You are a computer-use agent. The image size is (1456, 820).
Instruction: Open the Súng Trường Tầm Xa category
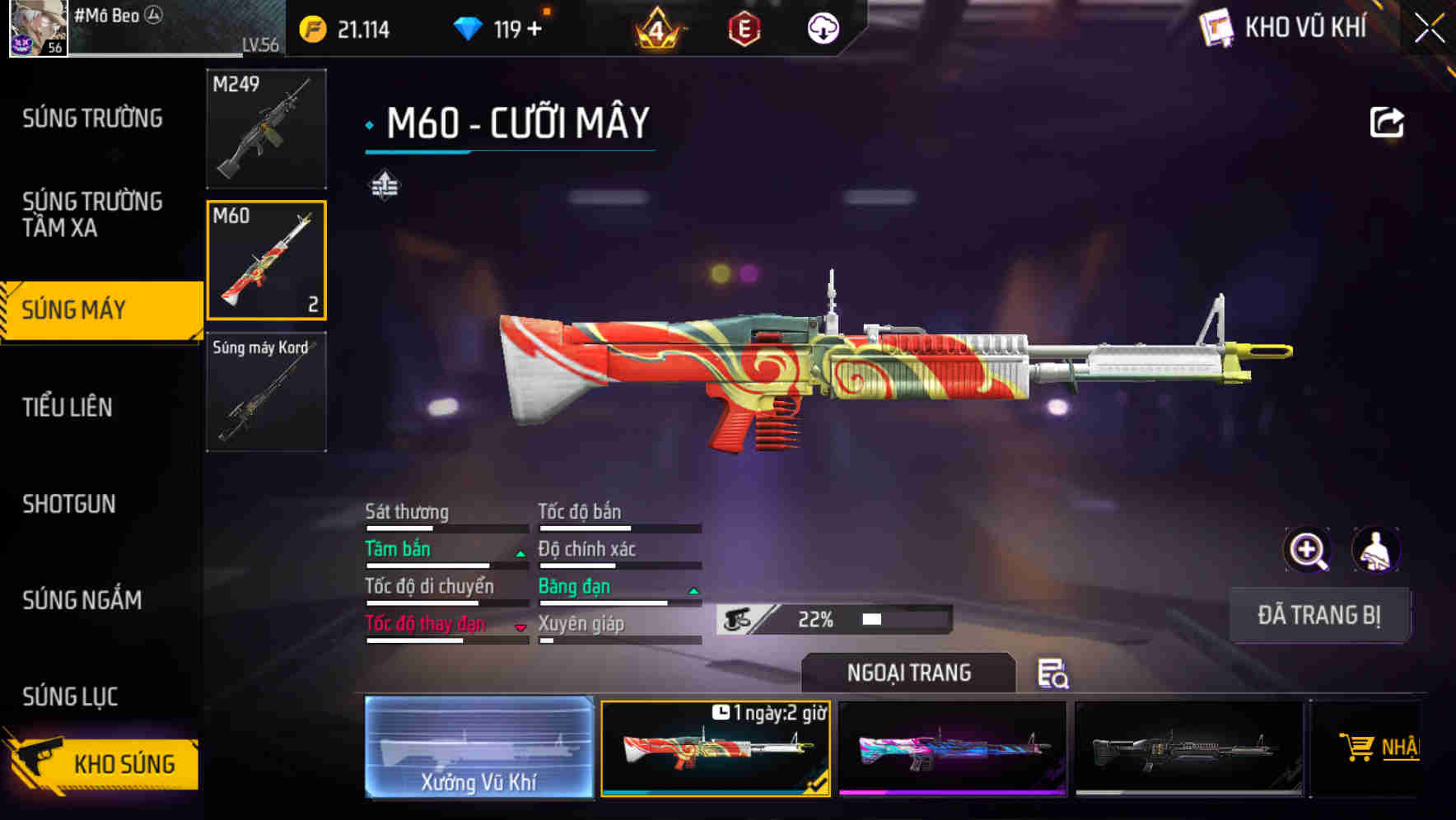coord(92,214)
